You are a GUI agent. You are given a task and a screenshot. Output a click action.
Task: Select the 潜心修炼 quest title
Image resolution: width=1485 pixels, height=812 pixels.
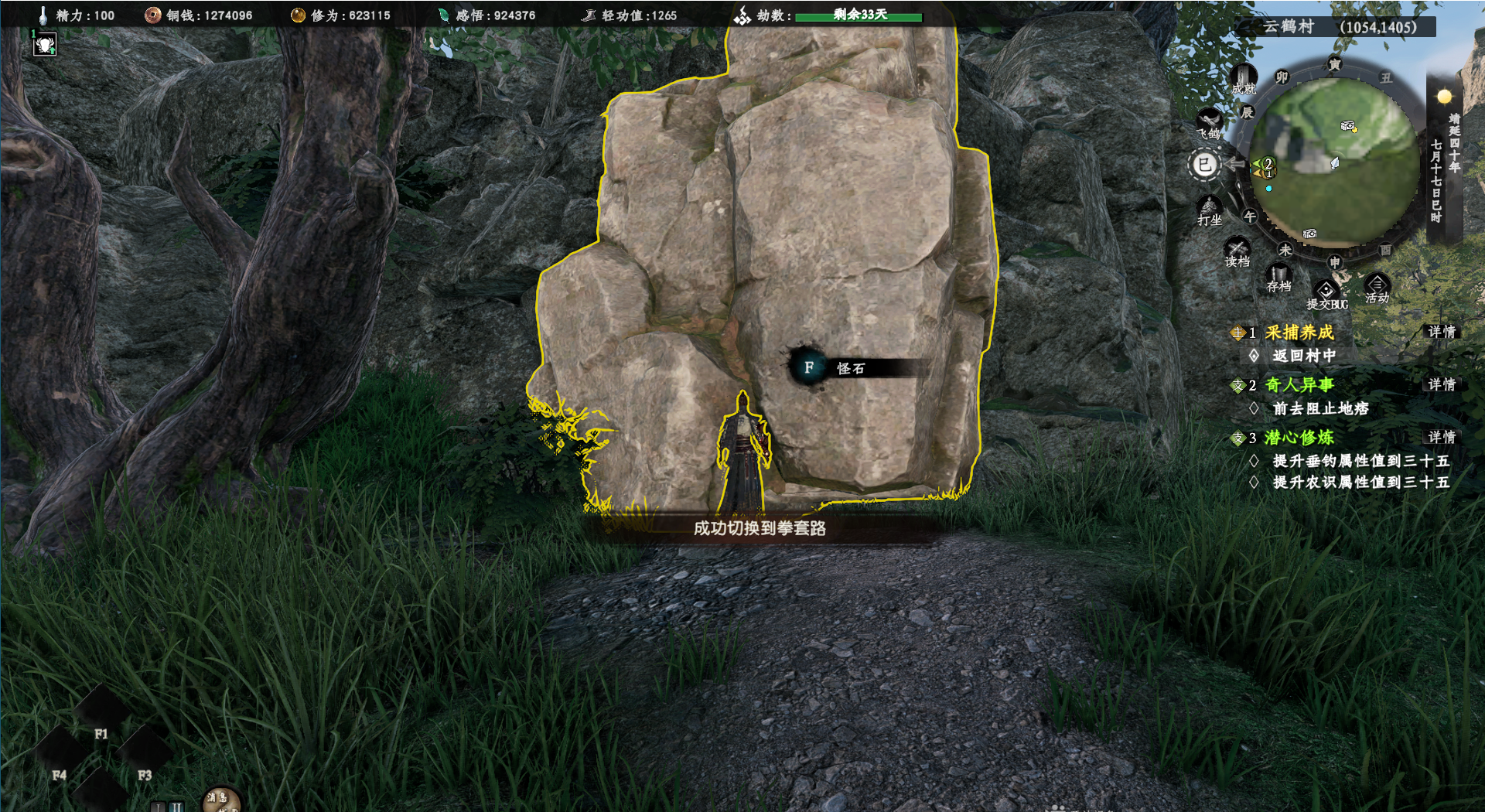(x=1299, y=438)
